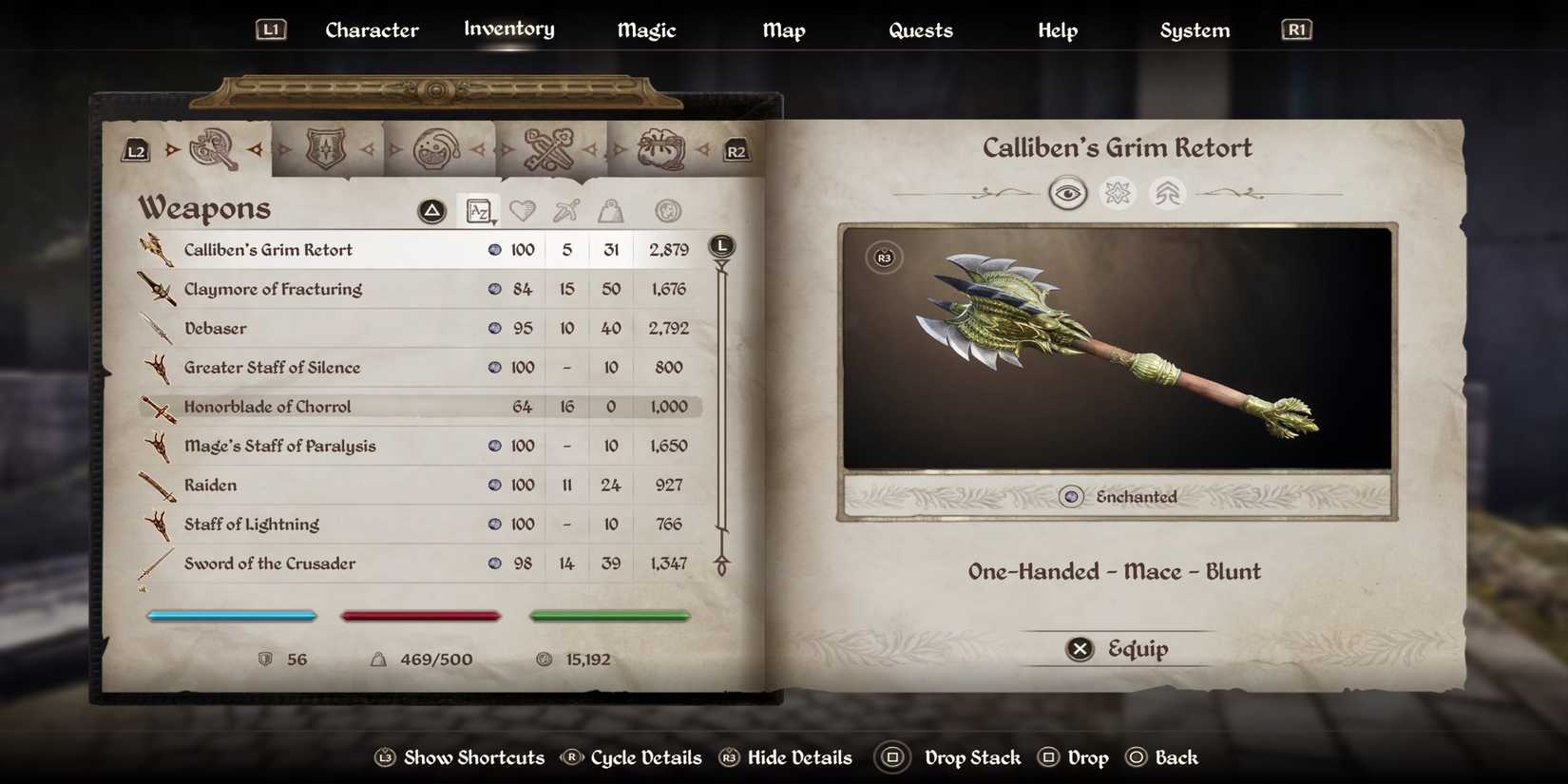The height and width of the screenshot is (784, 1568).
Task: Sort items by gold value coin icon
Action: 667,210
